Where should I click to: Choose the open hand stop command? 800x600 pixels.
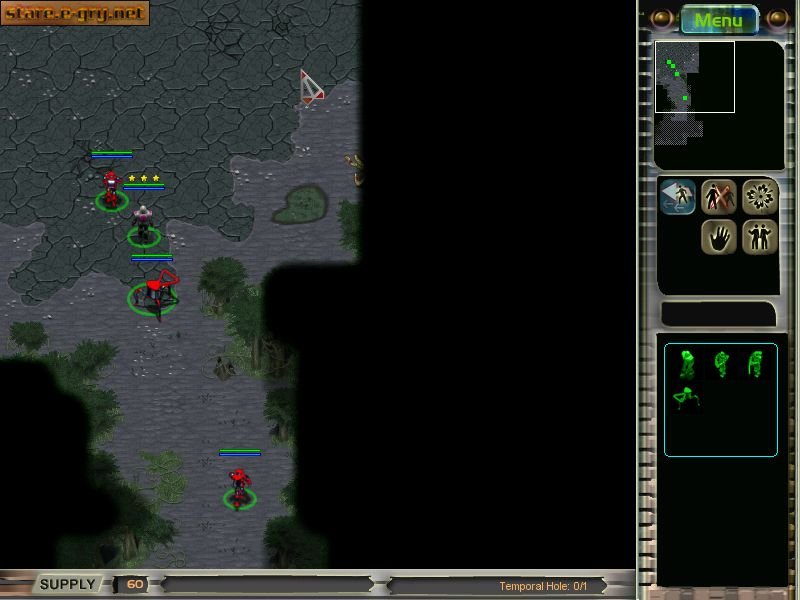pyautogui.click(x=719, y=237)
